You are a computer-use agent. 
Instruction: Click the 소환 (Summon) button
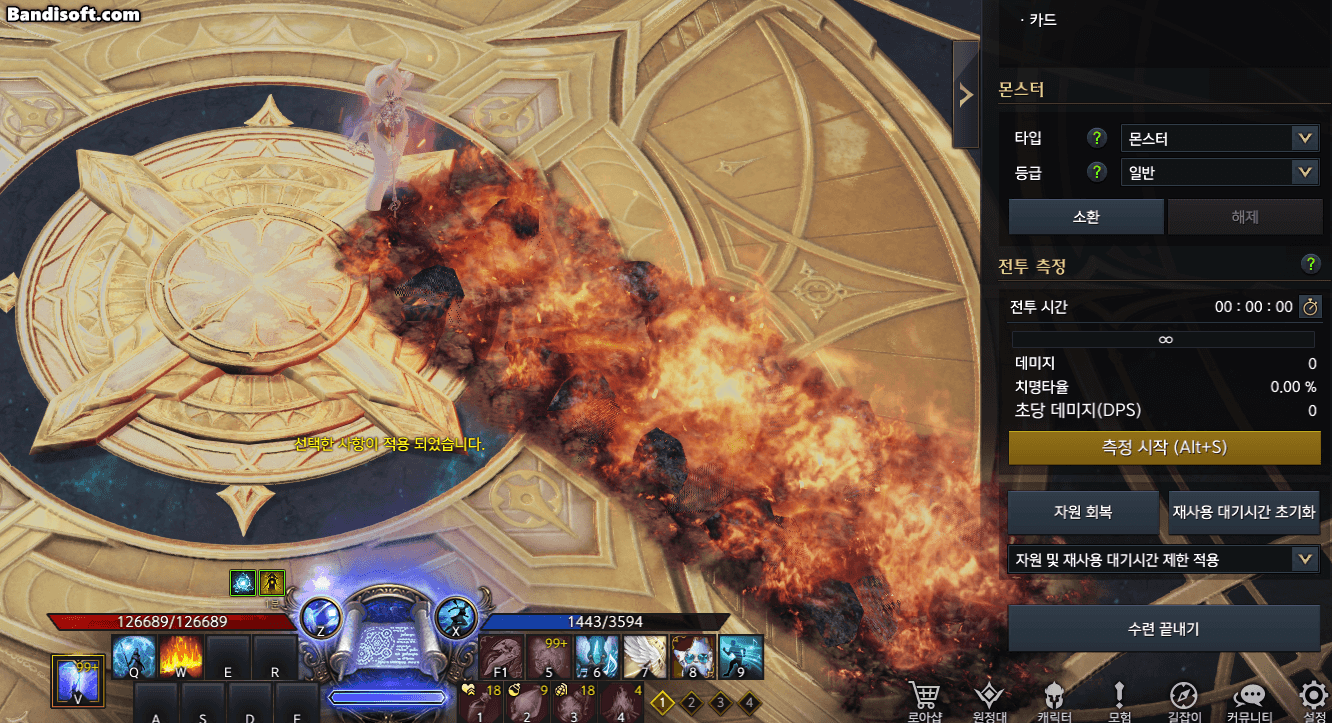pyautogui.click(x=1085, y=216)
